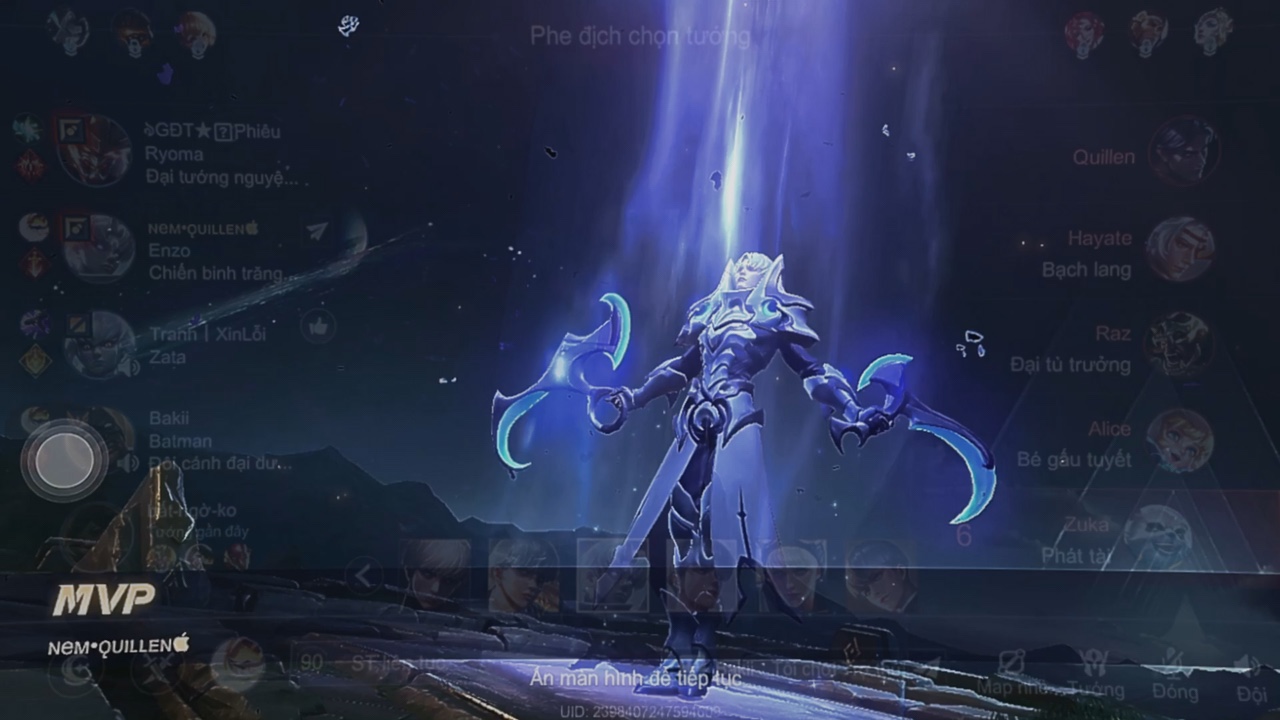The image size is (1280, 720).
Task: Like Zata with the thumbs-up icon
Action: click(318, 326)
